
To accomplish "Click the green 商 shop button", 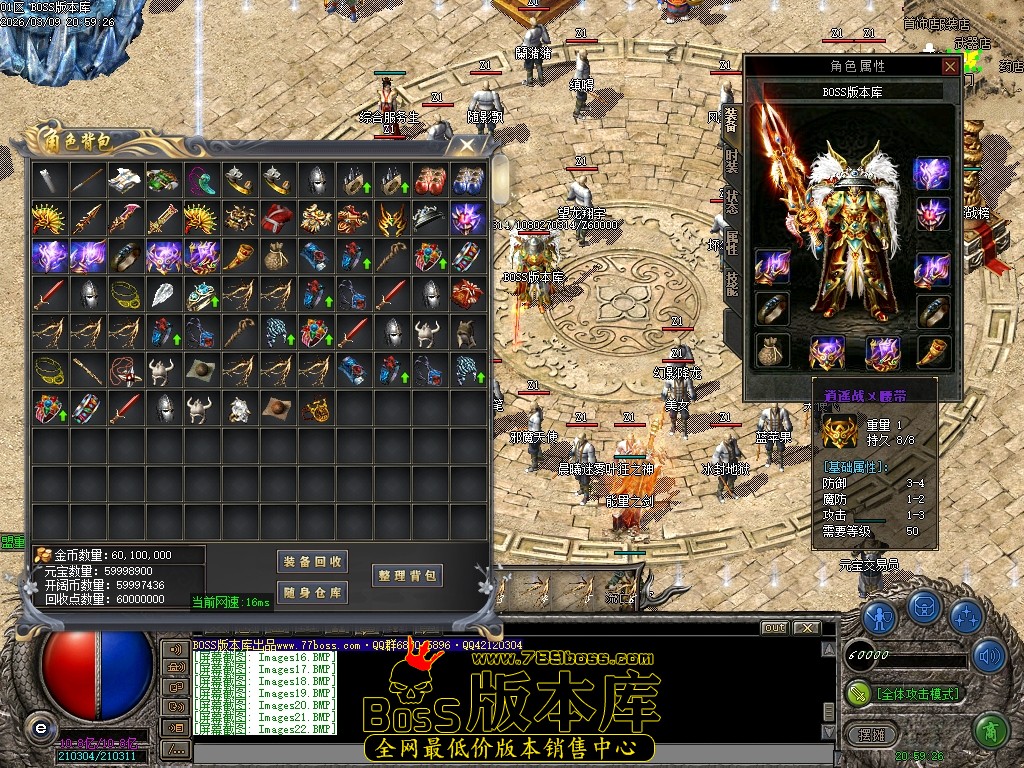I will coord(990,732).
